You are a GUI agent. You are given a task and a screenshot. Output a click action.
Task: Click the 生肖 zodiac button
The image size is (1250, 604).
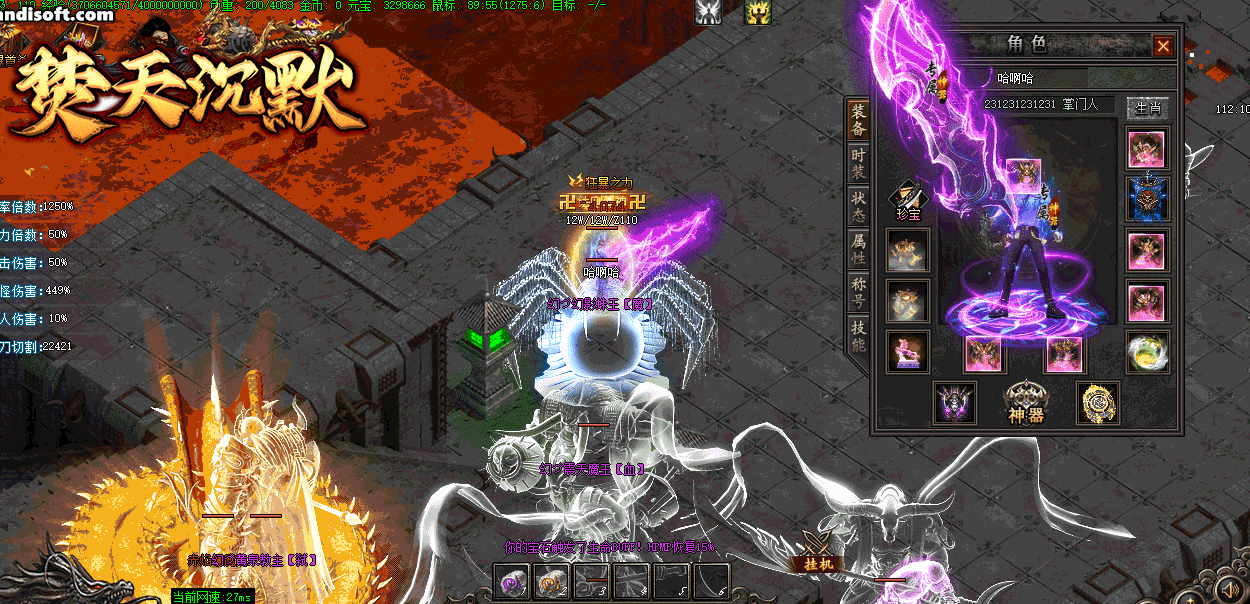tap(1147, 107)
